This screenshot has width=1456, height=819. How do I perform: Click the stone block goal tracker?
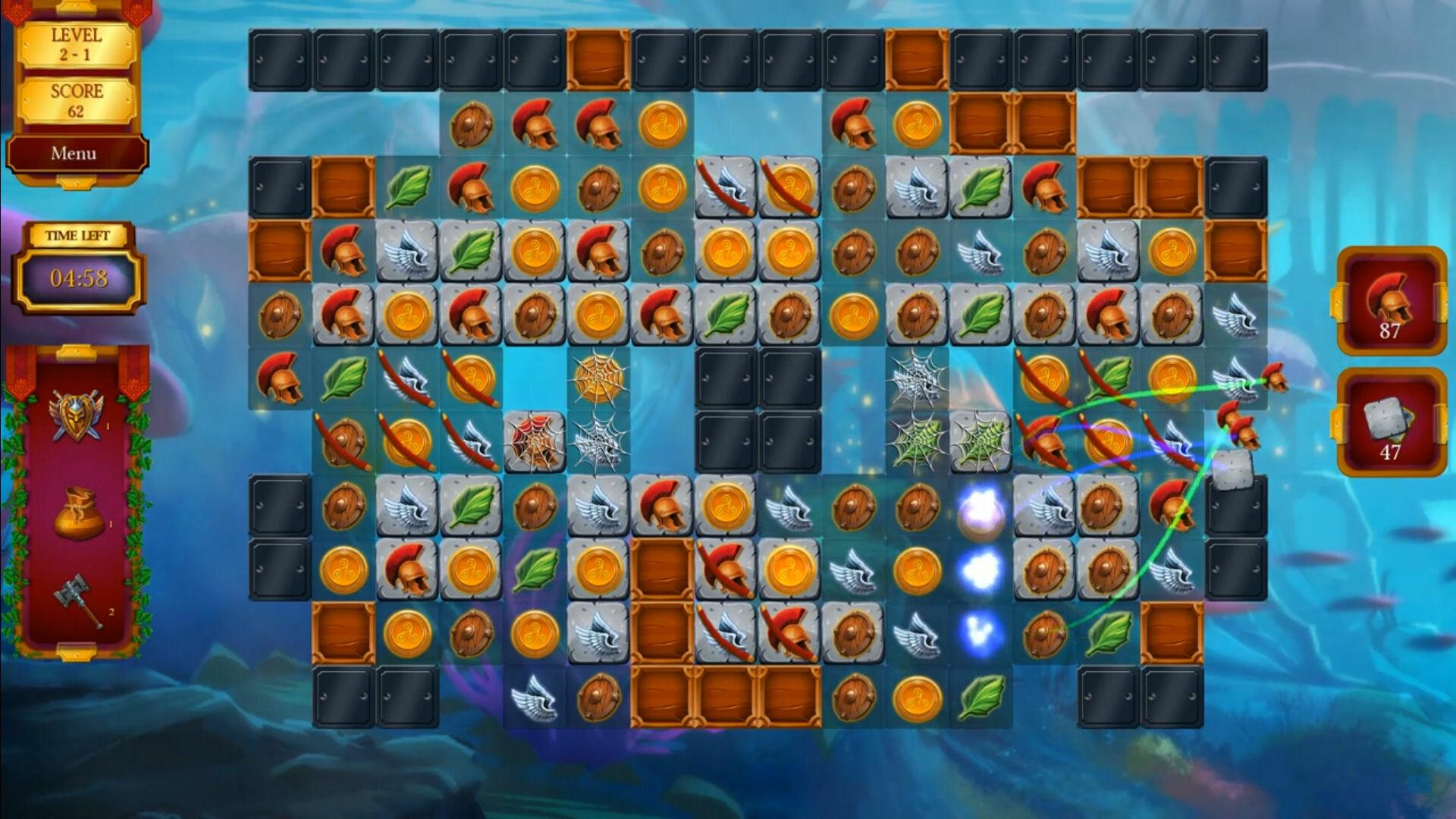click(x=1390, y=424)
